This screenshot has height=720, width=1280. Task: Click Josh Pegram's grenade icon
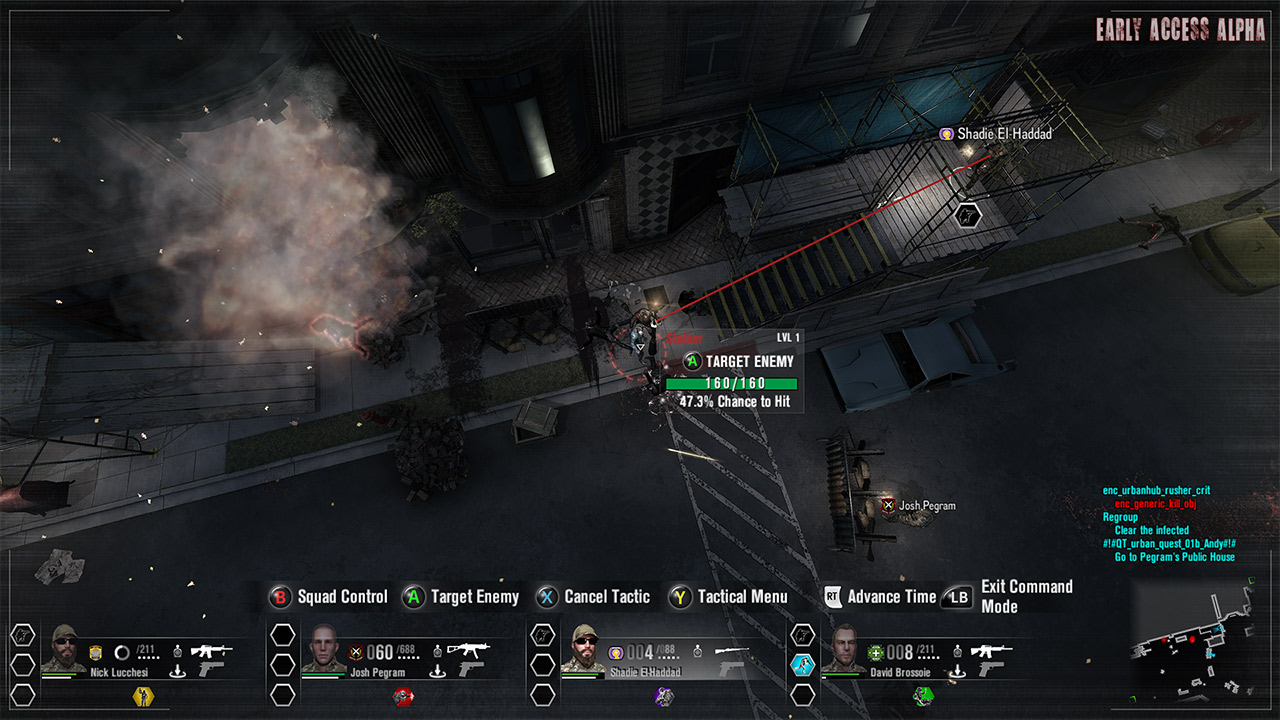point(438,651)
